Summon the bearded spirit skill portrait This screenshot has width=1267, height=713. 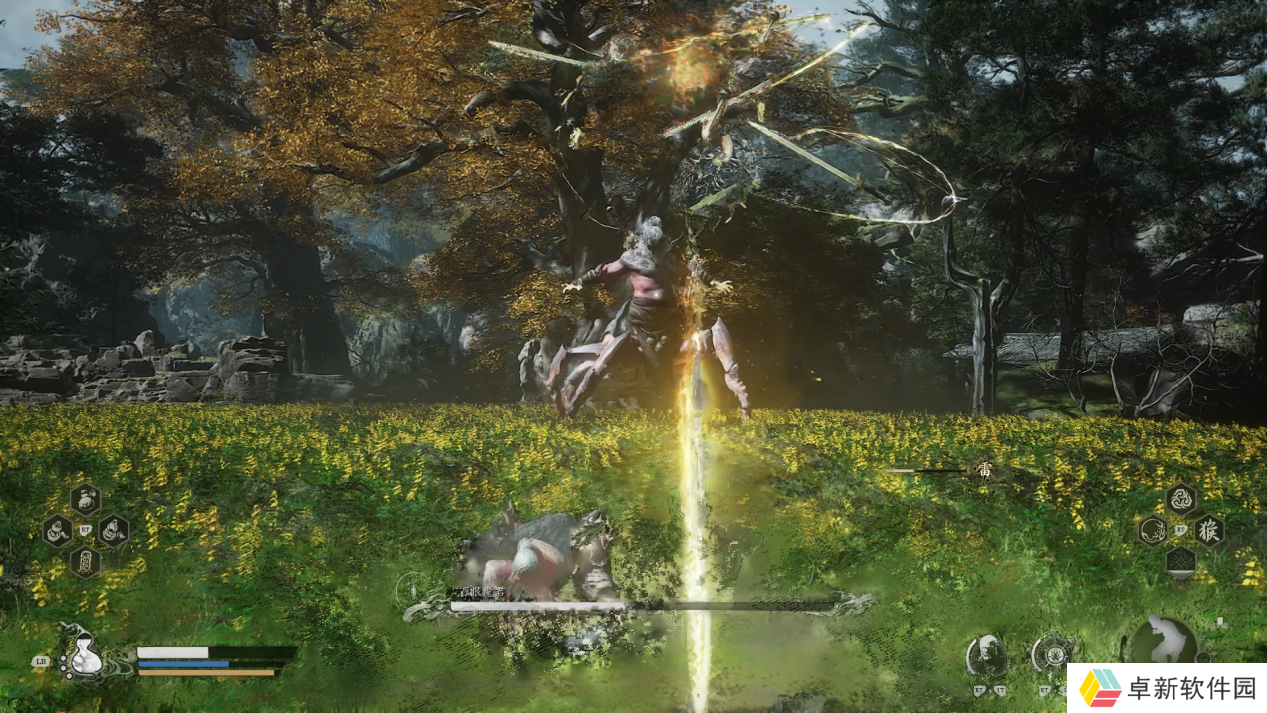(986, 656)
